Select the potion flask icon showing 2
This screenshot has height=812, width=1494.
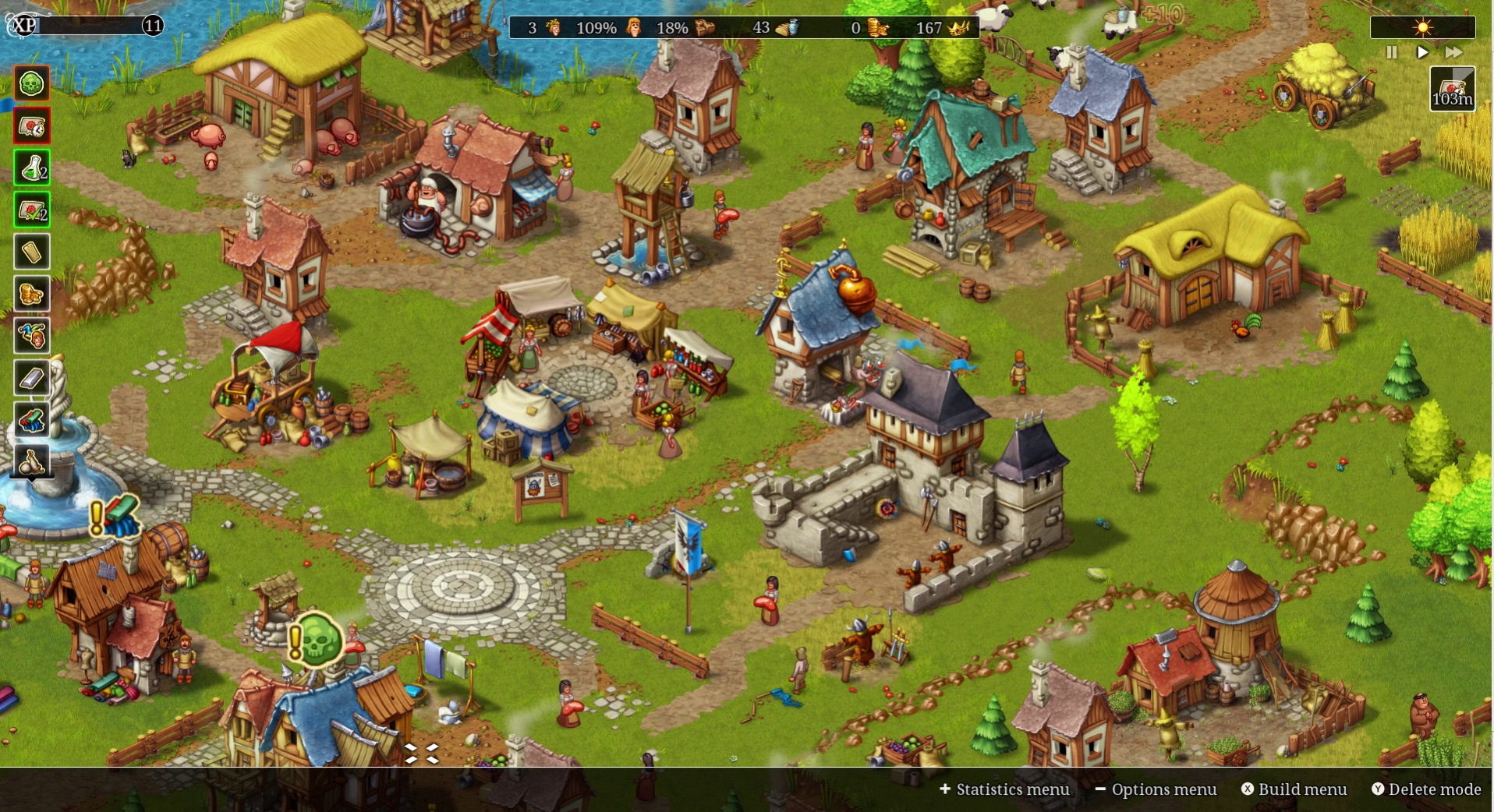coord(31,167)
